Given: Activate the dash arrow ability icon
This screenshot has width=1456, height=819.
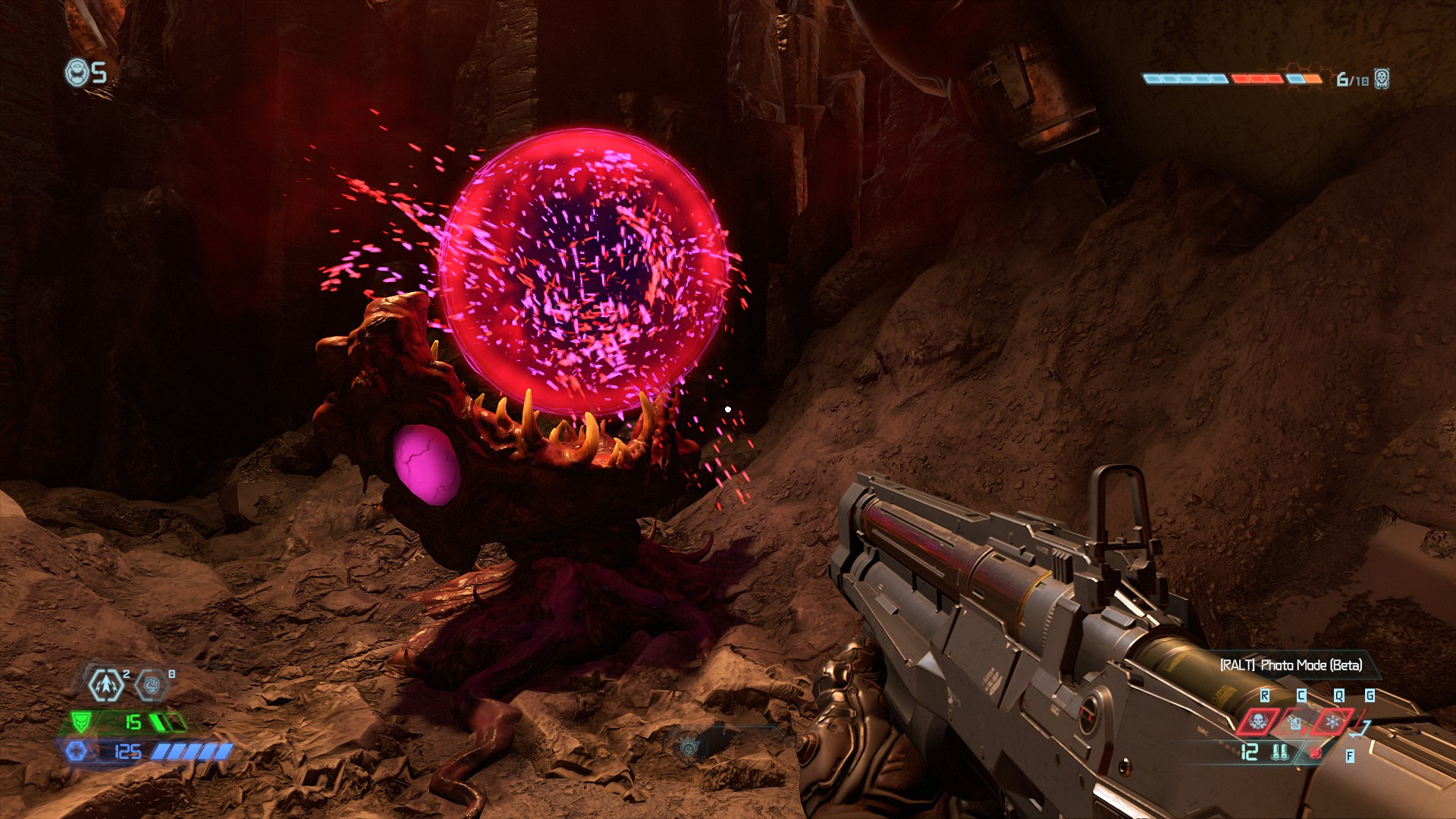Looking at the screenshot, I should click(106, 685).
